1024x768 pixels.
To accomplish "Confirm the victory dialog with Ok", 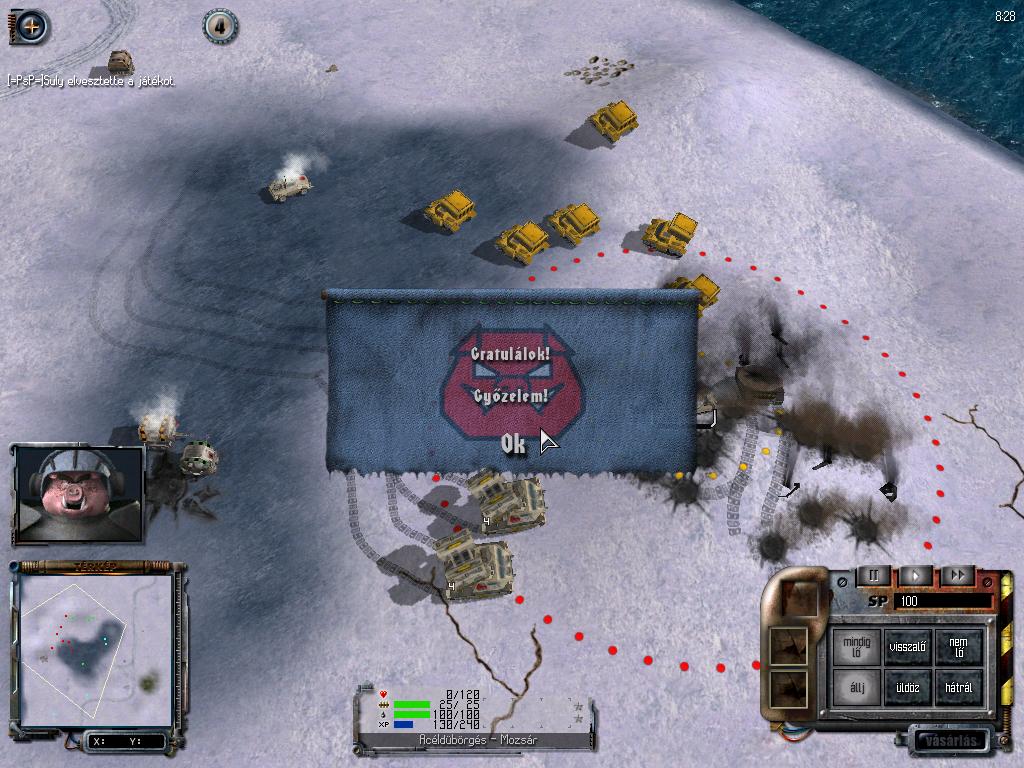I will coord(513,445).
